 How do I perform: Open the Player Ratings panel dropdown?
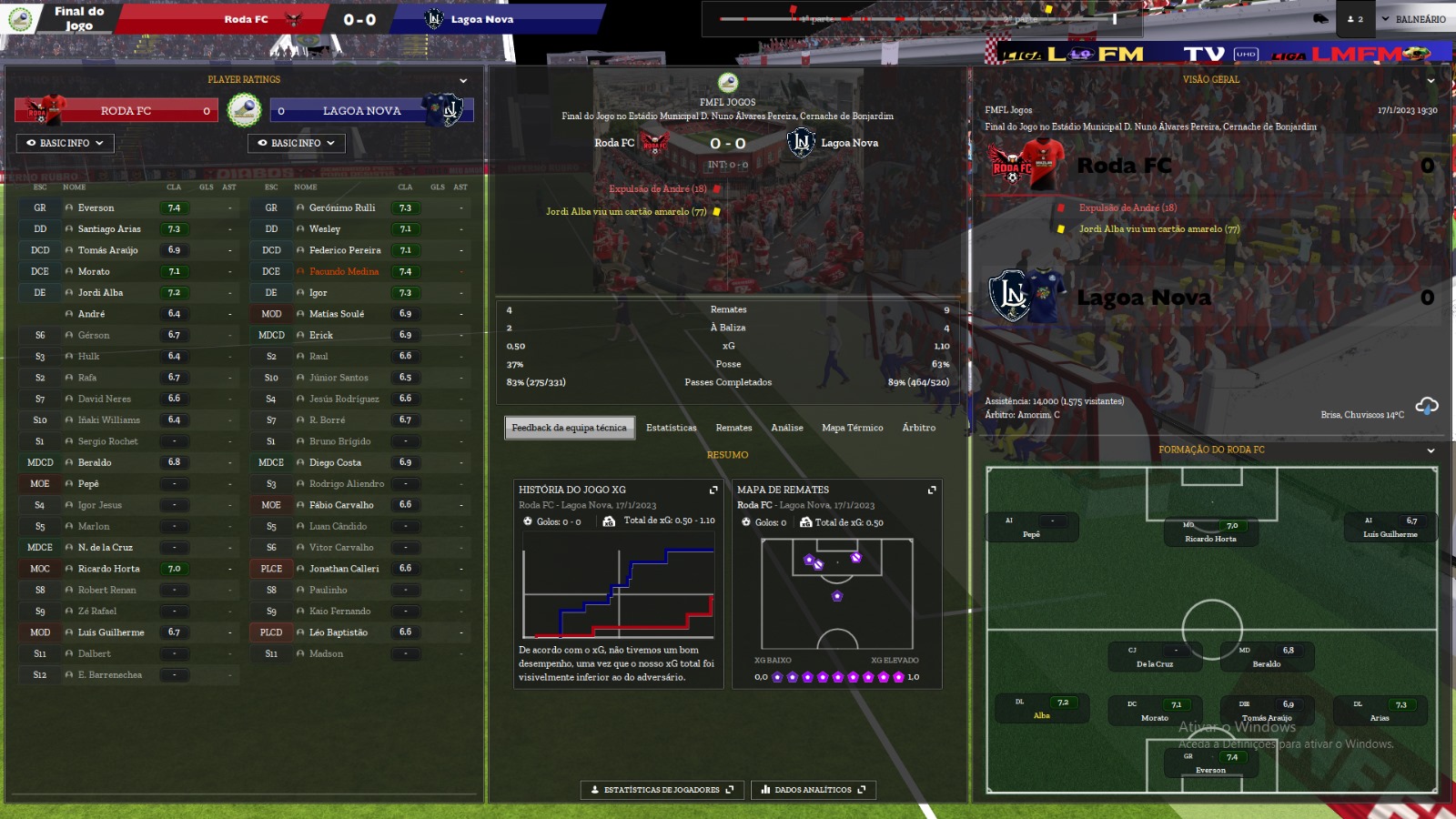pyautogui.click(x=463, y=80)
